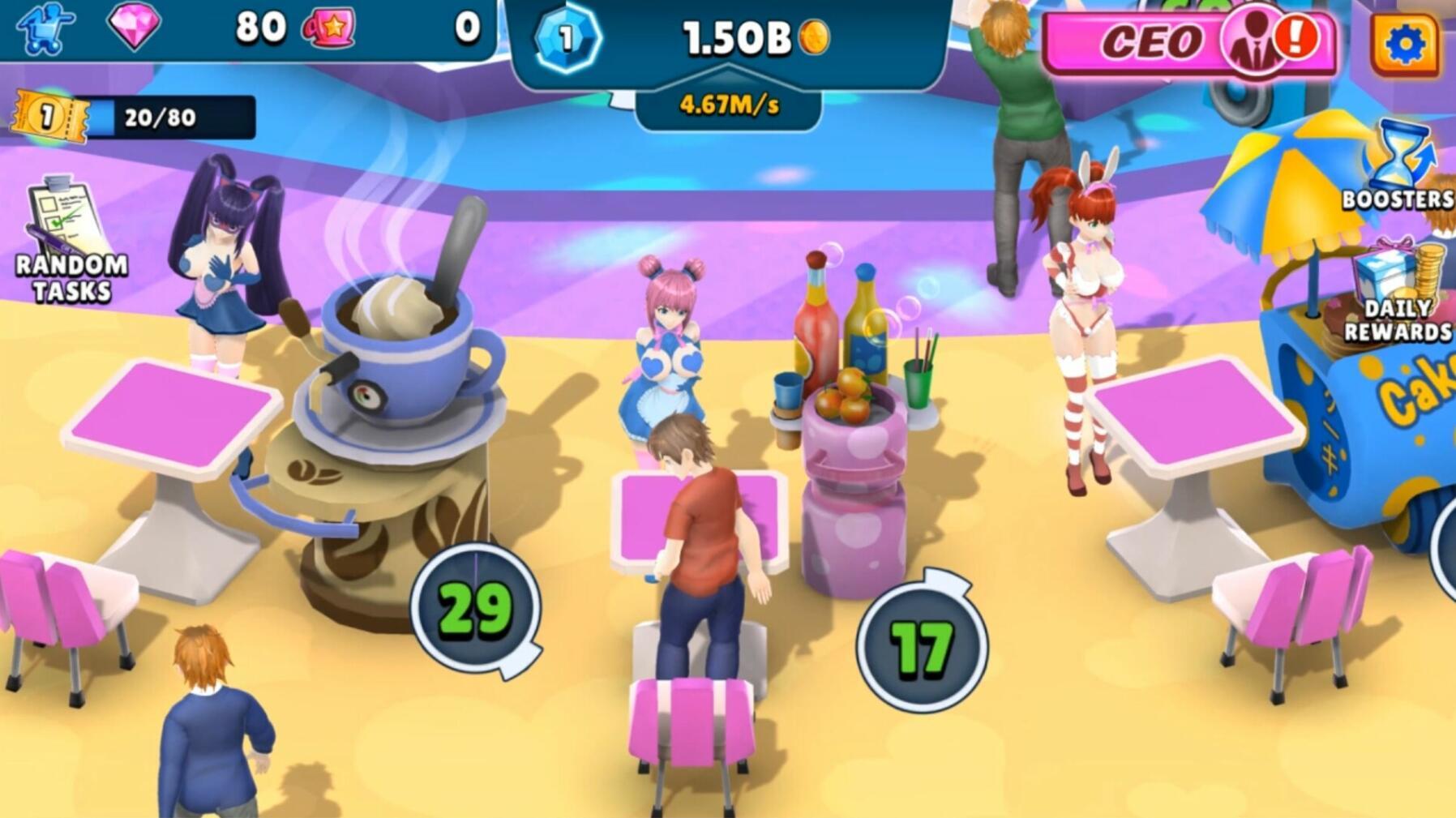The width and height of the screenshot is (1456, 818).
Task: Collect the Daily Rewards gift icon
Action: 1394,268
